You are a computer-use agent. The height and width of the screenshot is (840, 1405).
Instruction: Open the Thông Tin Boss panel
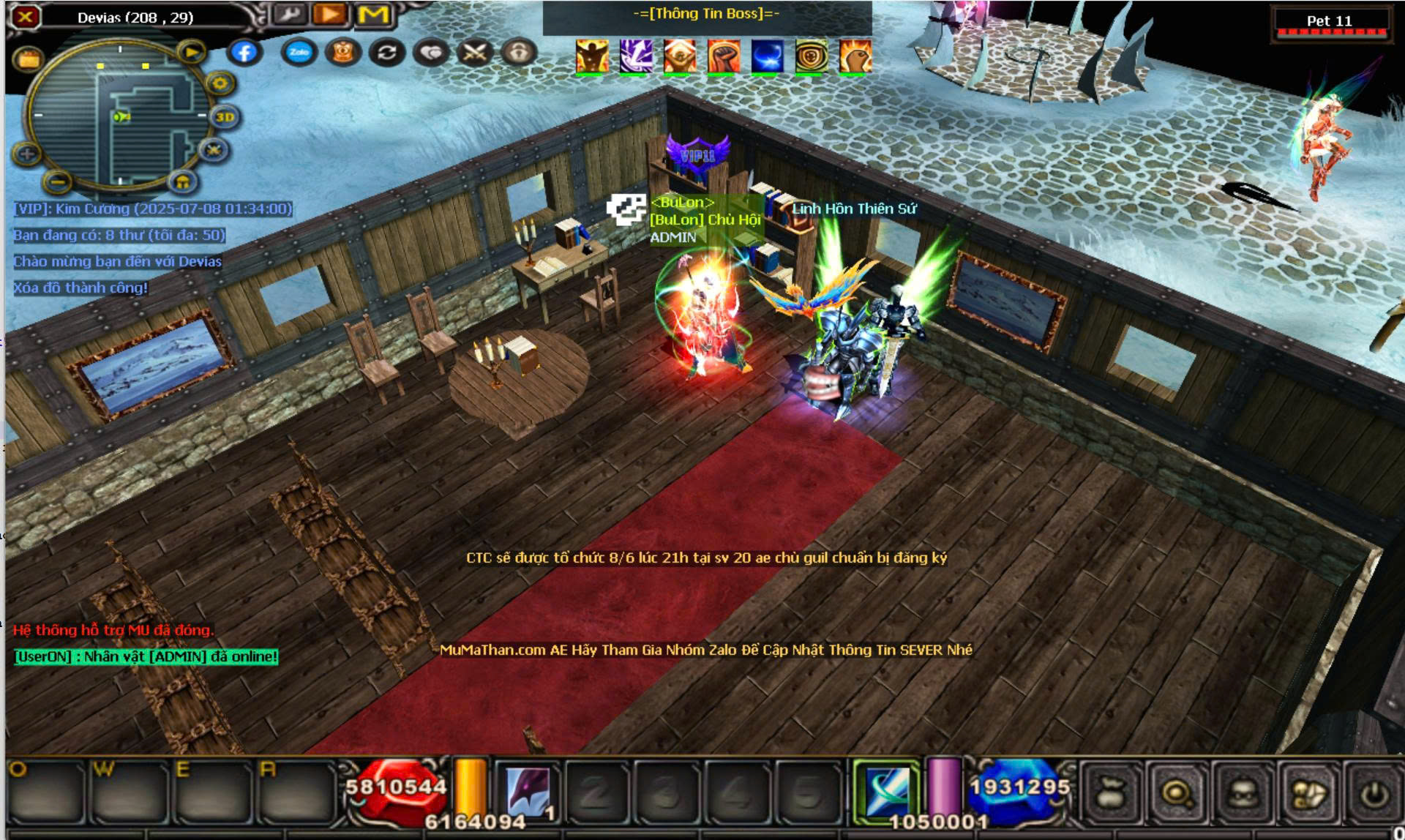point(706,14)
